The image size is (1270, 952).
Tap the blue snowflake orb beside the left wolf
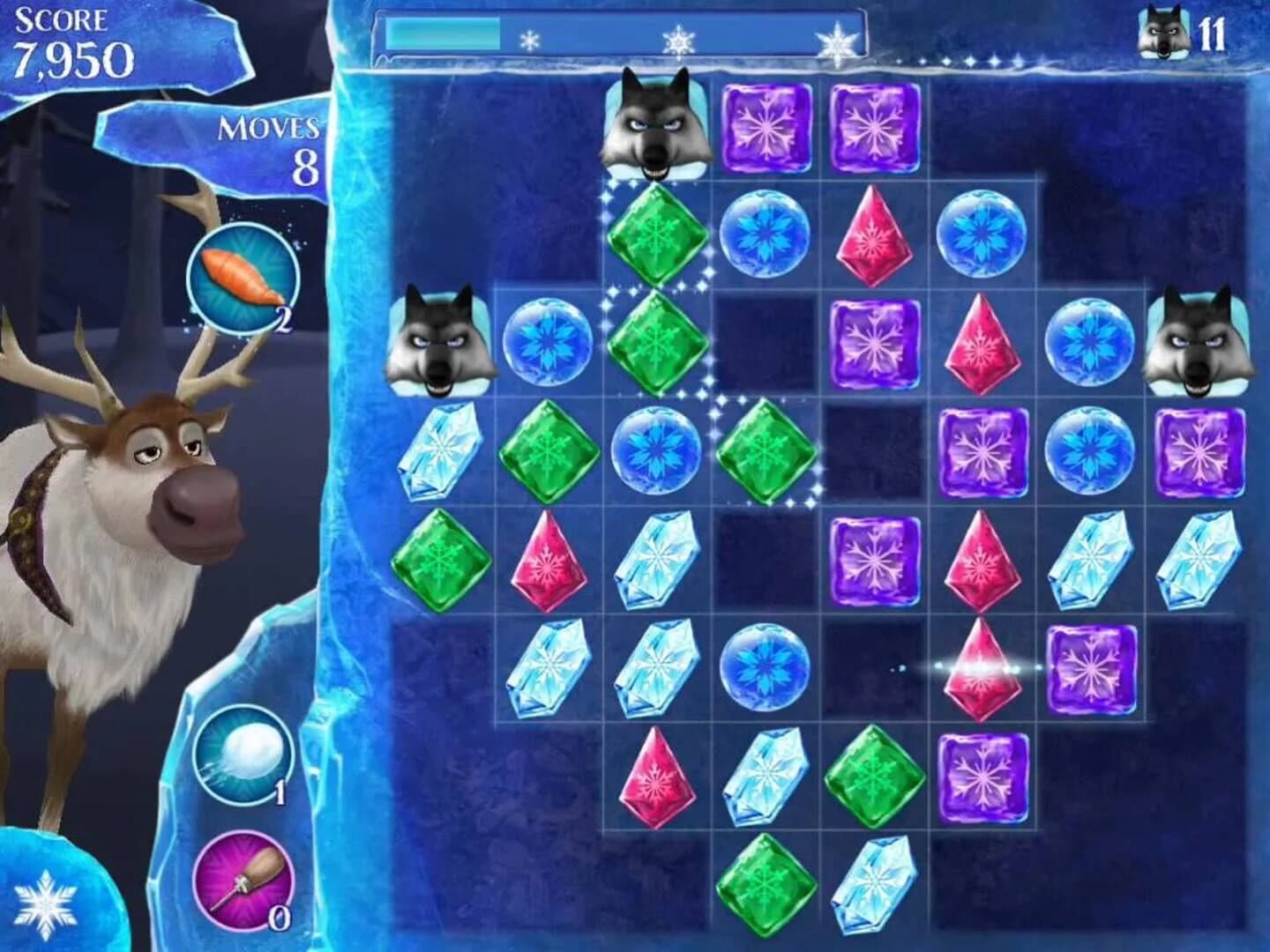click(x=547, y=344)
